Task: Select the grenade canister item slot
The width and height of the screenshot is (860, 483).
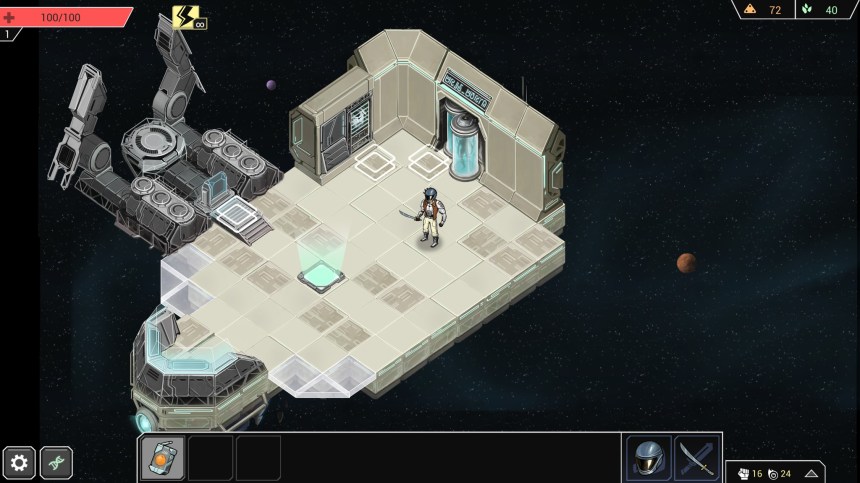Action: pos(162,458)
